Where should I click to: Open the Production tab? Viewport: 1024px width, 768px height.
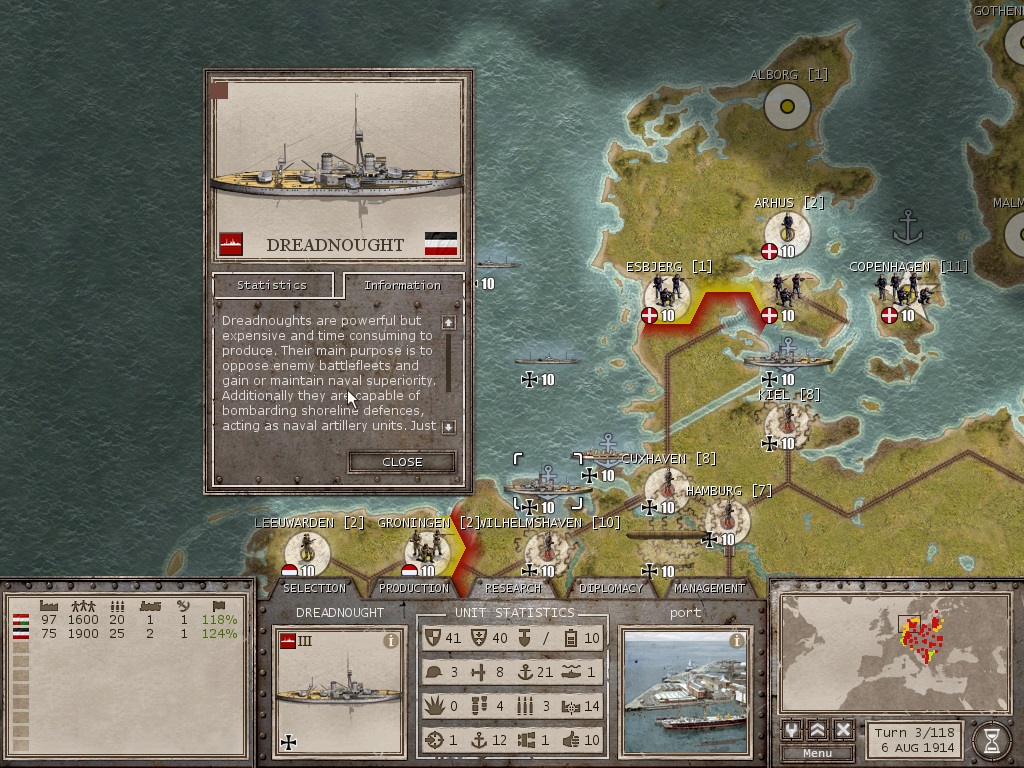[x=414, y=588]
